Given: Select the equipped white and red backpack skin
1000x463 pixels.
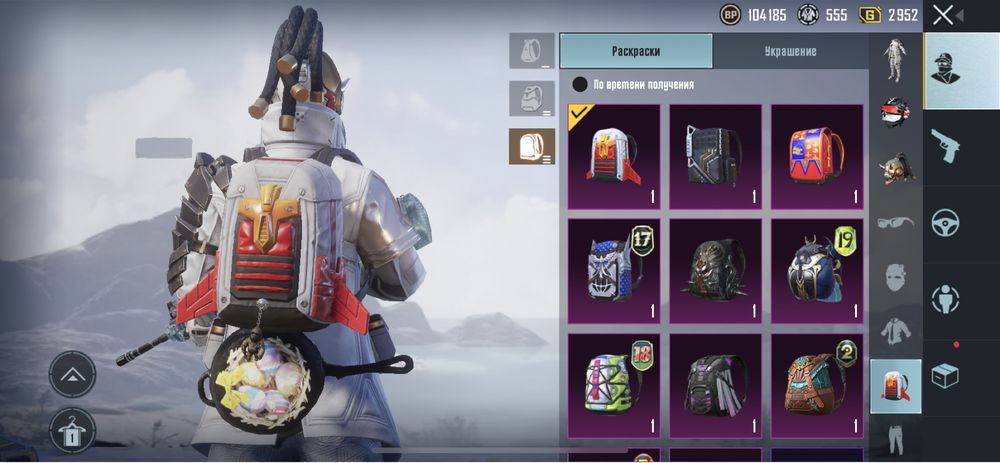Looking at the screenshot, I should pyautogui.click(x=614, y=156).
